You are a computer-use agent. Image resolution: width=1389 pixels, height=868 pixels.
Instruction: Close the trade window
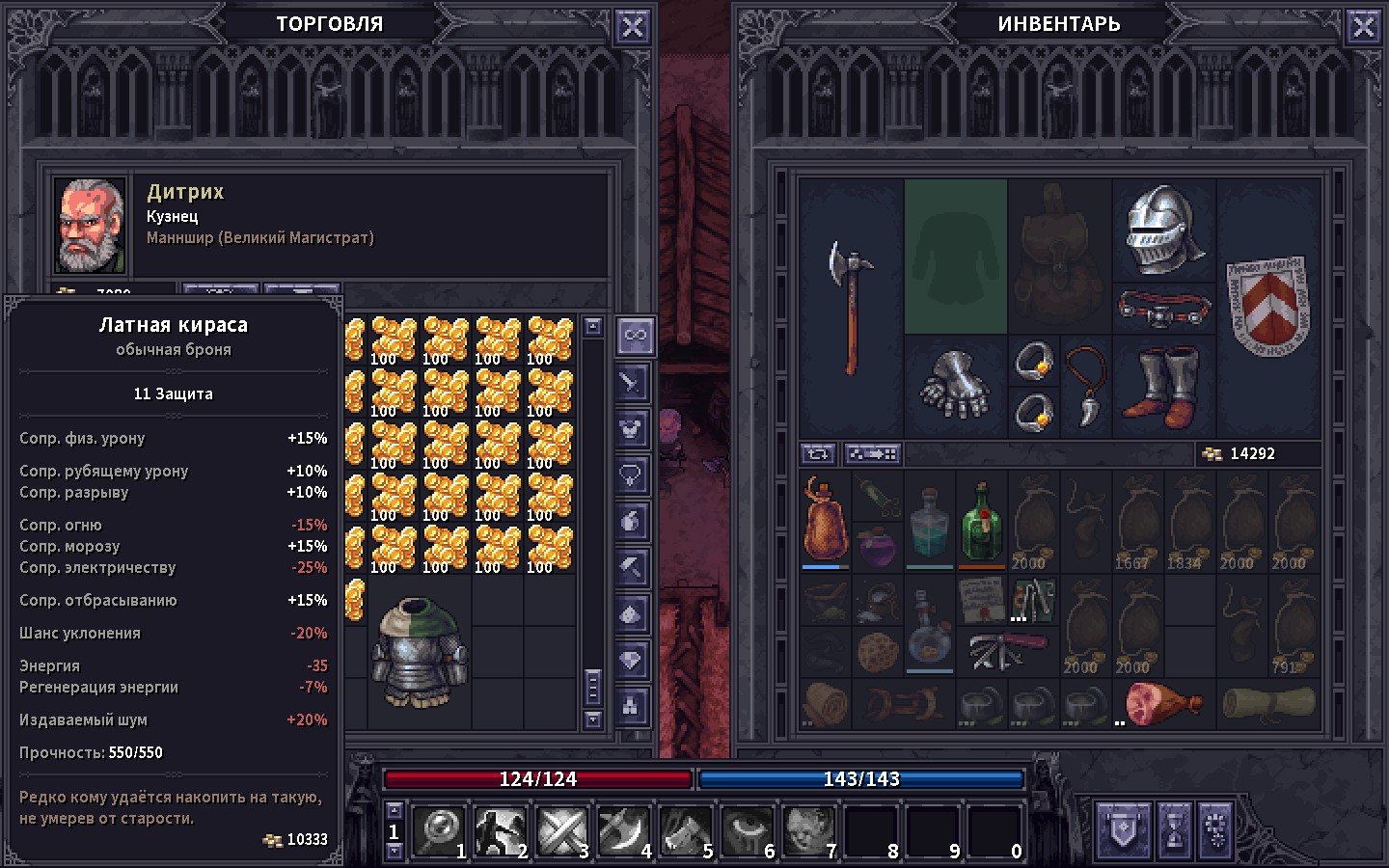click(x=632, y=27)
